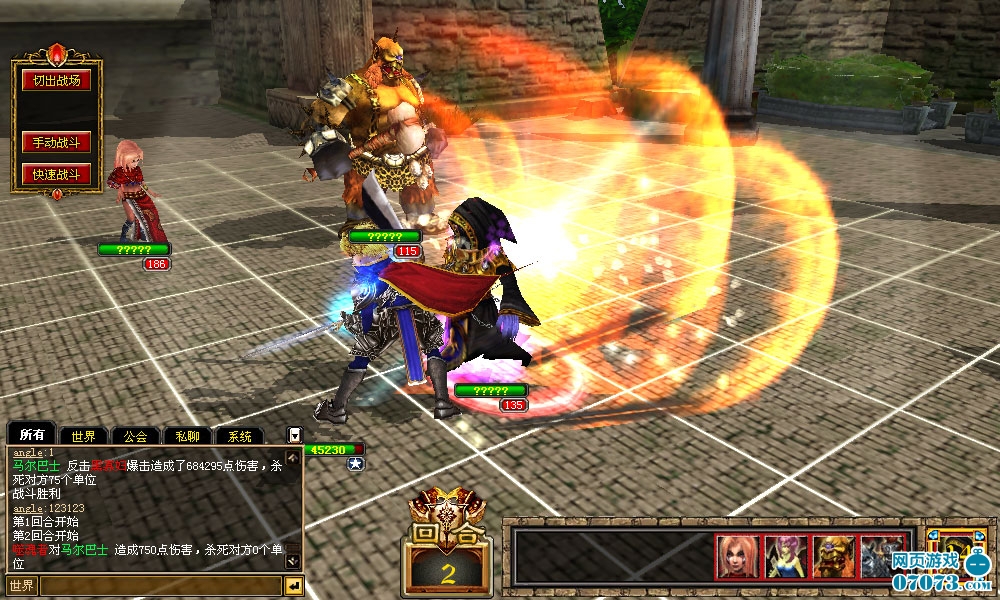
Task: Click the blue star icon beside the chat
Action: [355, 464]
